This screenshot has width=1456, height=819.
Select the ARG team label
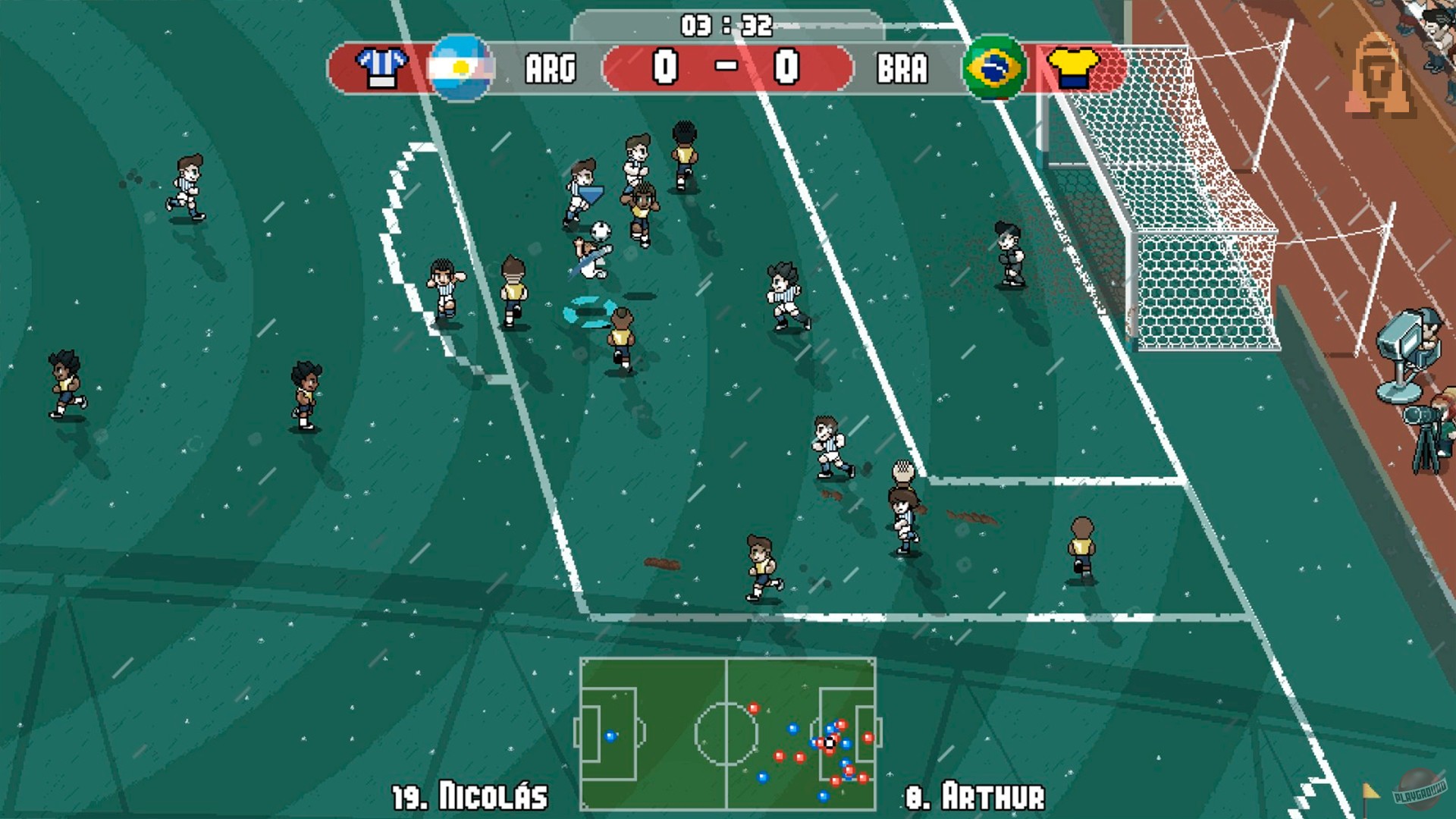[x=551, y=68]
